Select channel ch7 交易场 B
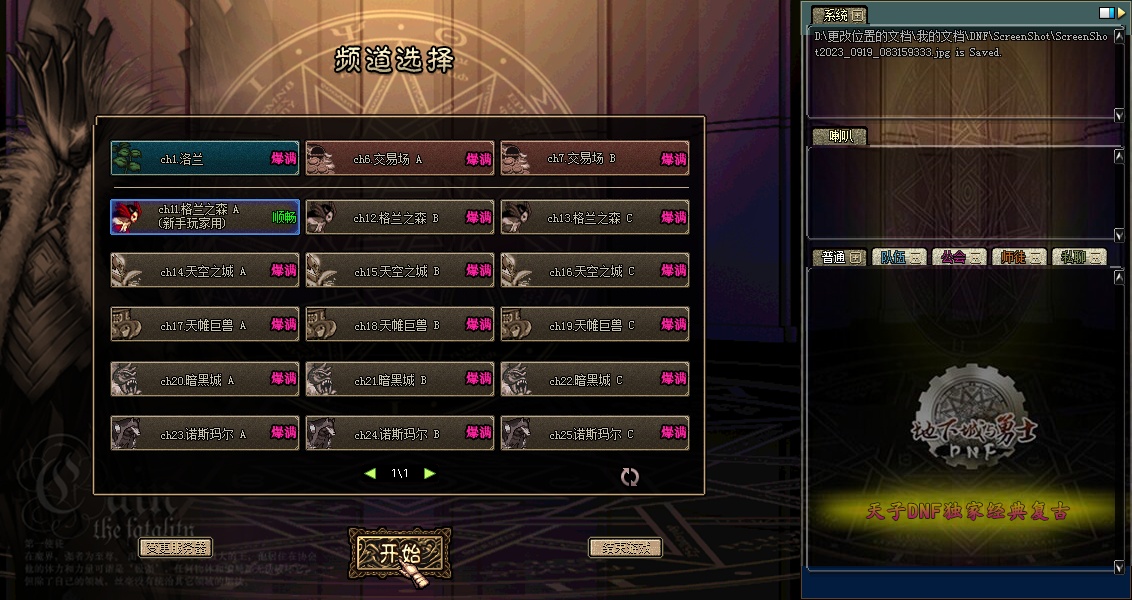Screen dimensions: 1132x600 coord(595,158)
